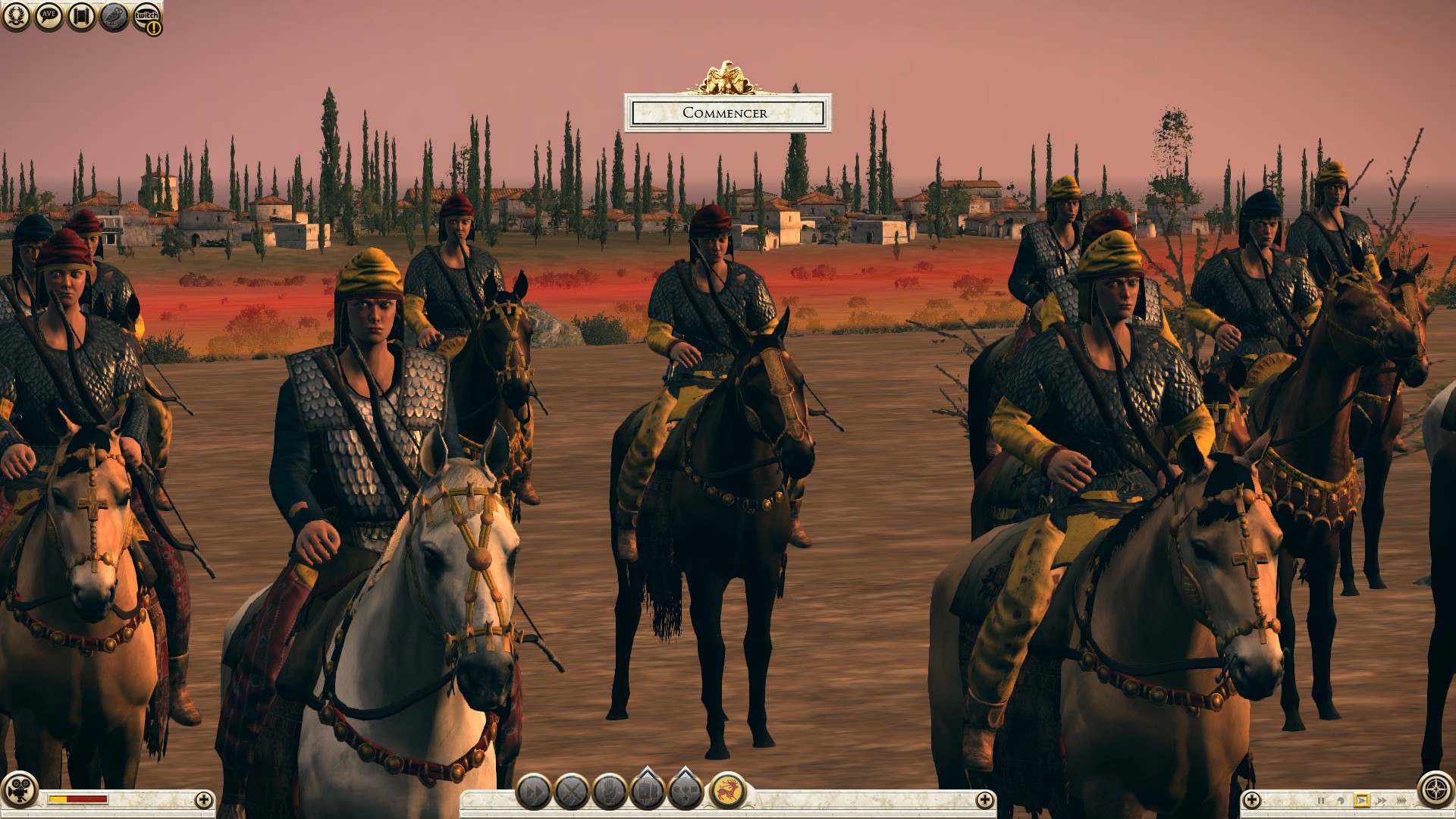Toggle the cinematic camera button
This screenshot has height=819, width=1456.
point(19,789)
